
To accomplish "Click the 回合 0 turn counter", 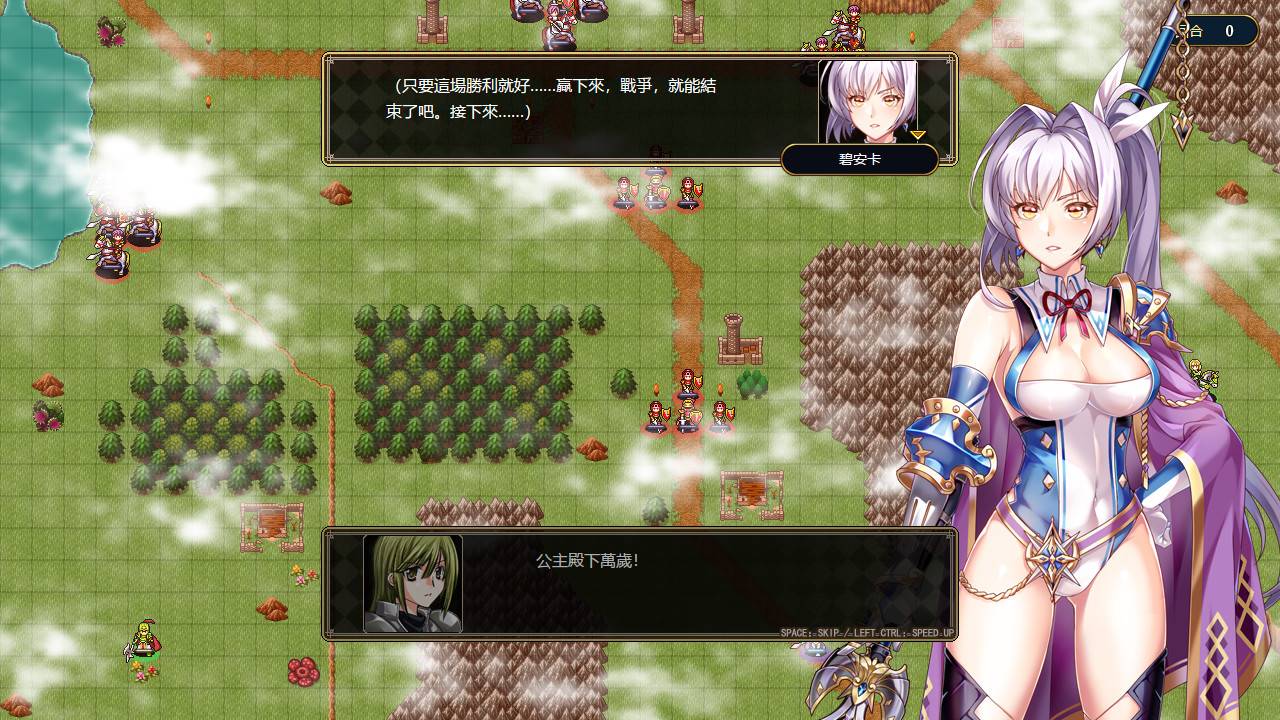I will point(1210,30).
